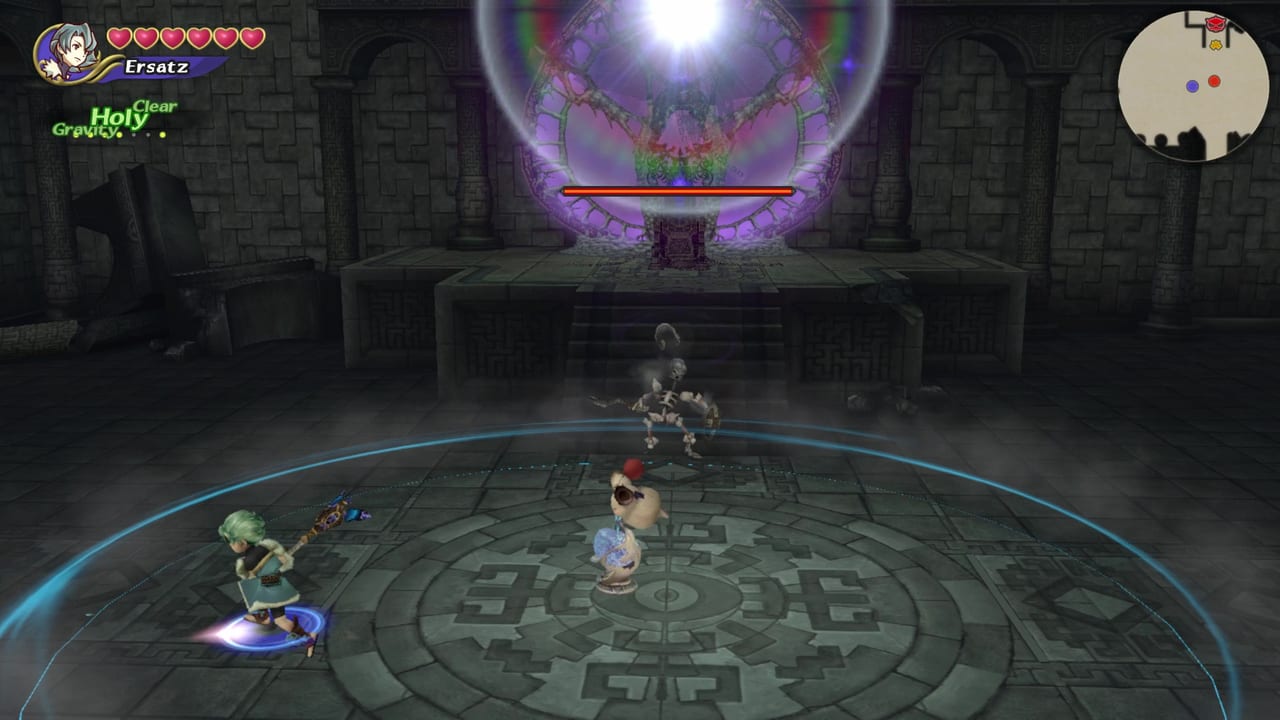1280x720 pixels.
Task: Click the yellow treasure icon on the minimap
Action: 1215,44
